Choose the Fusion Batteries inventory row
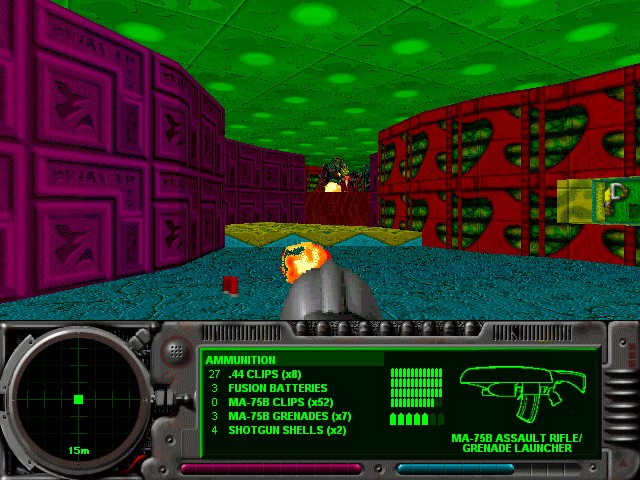The image size is (640, 480). pos(277,388)
